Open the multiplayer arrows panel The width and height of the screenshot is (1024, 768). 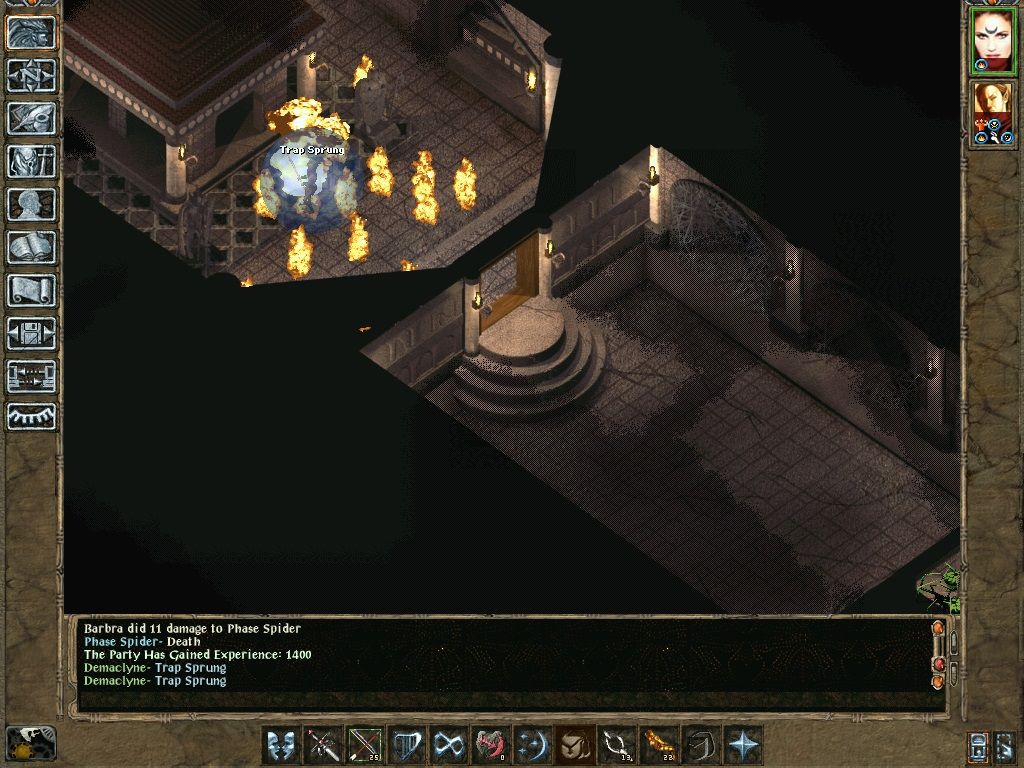tap(31, 376)
